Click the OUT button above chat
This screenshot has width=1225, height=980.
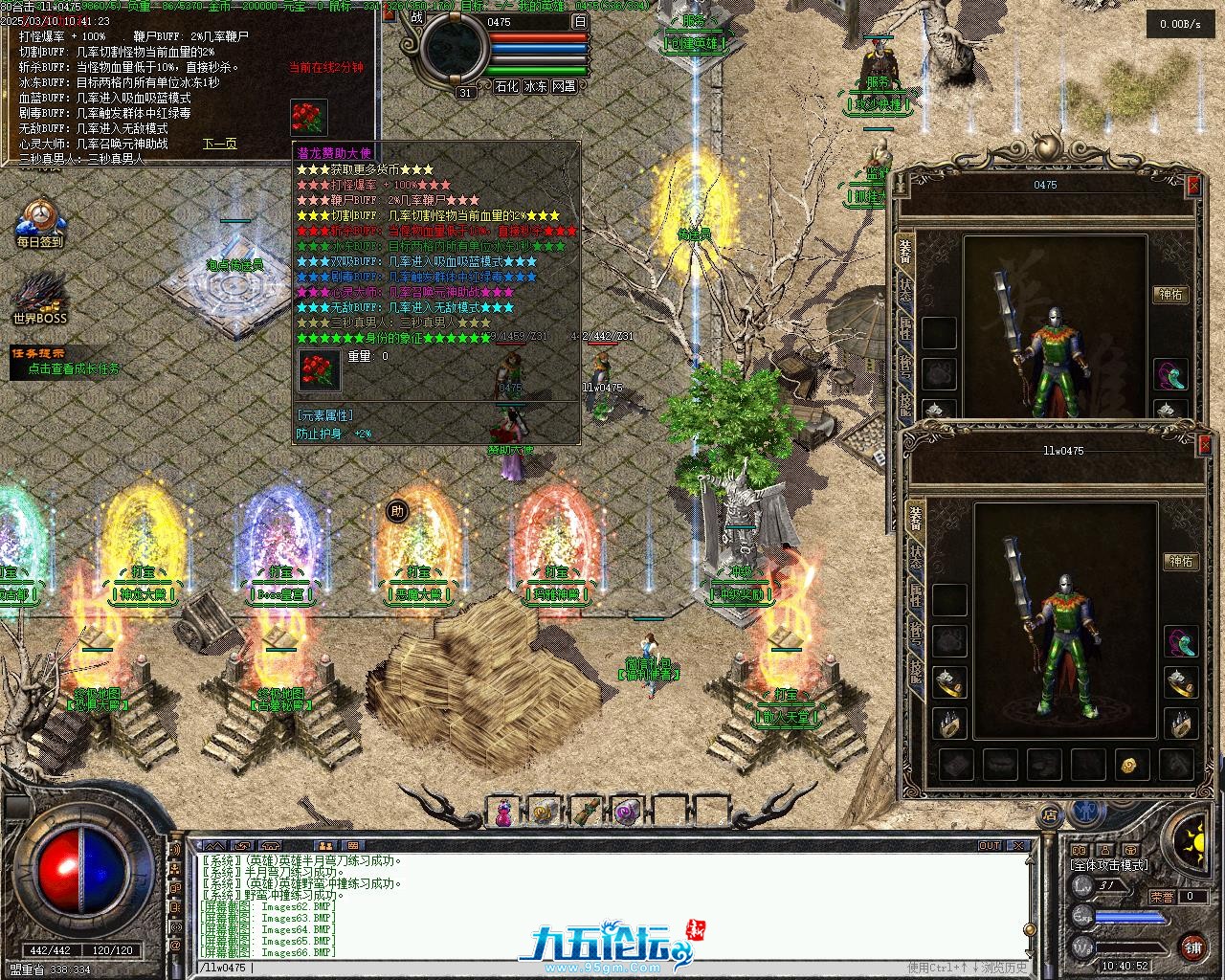pyautogui.click(x=990, y=846)
